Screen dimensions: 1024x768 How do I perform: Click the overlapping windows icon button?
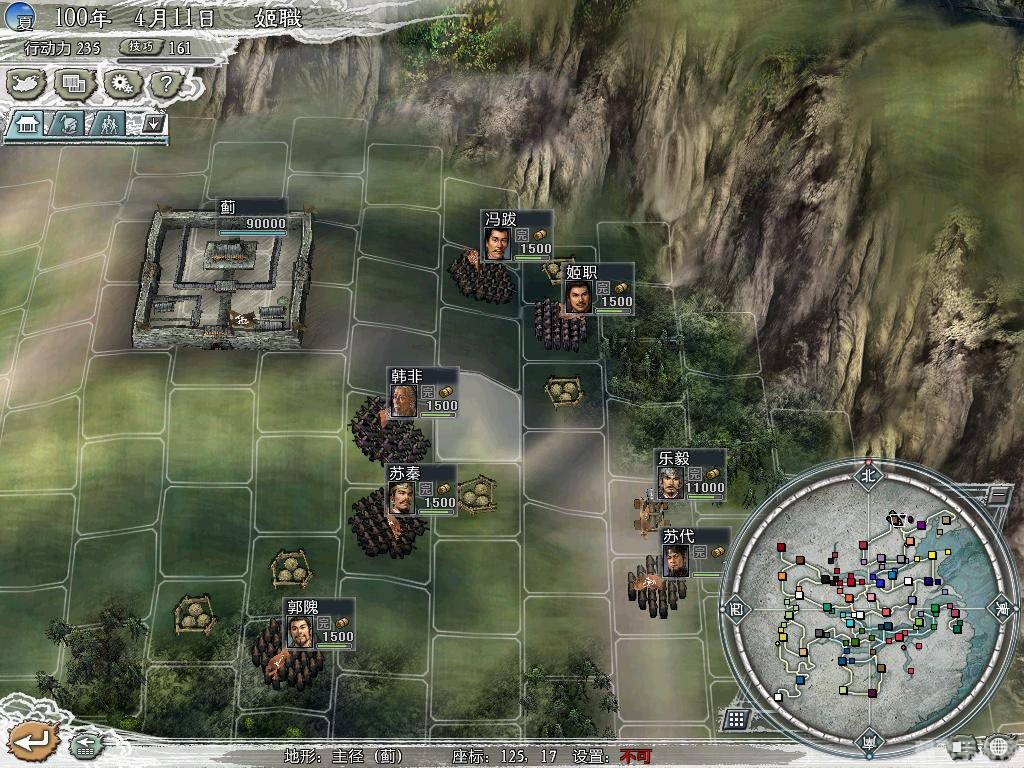73,83
